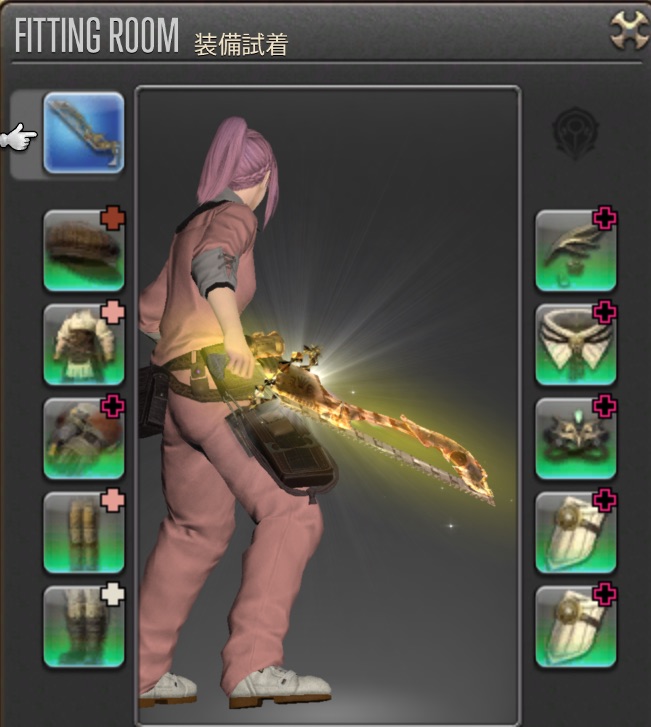Select the boots feet slot
Image resolution: width=651 pixels, height=727 pixels.
click(x=84, y=627)
